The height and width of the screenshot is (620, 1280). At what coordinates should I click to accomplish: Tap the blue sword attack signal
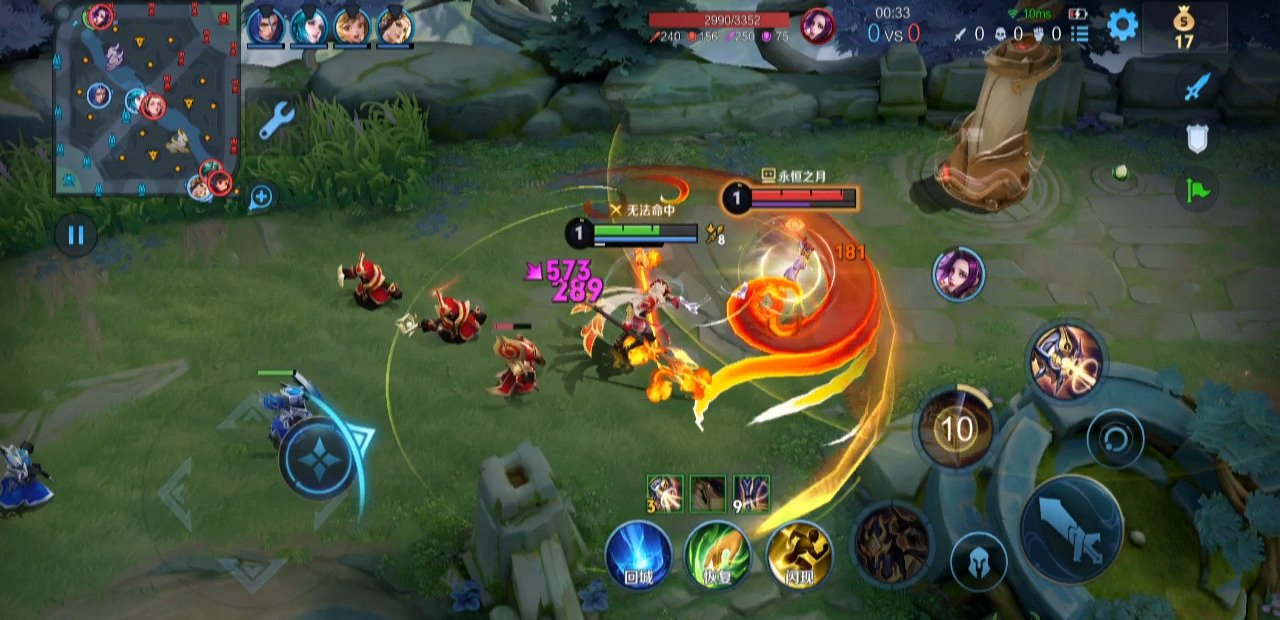[1197, 87]
